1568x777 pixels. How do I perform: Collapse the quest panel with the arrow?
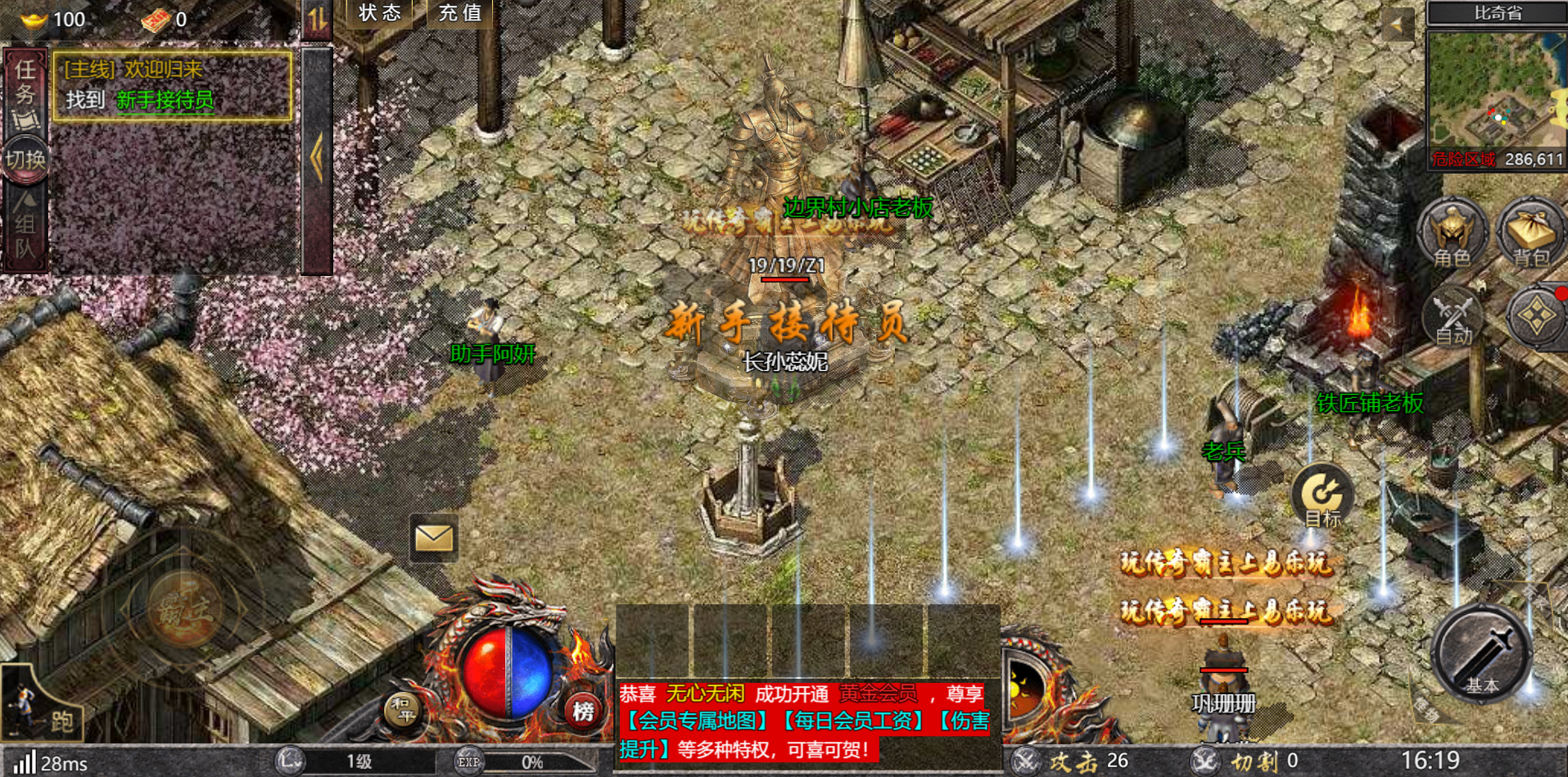coord(317,157)
